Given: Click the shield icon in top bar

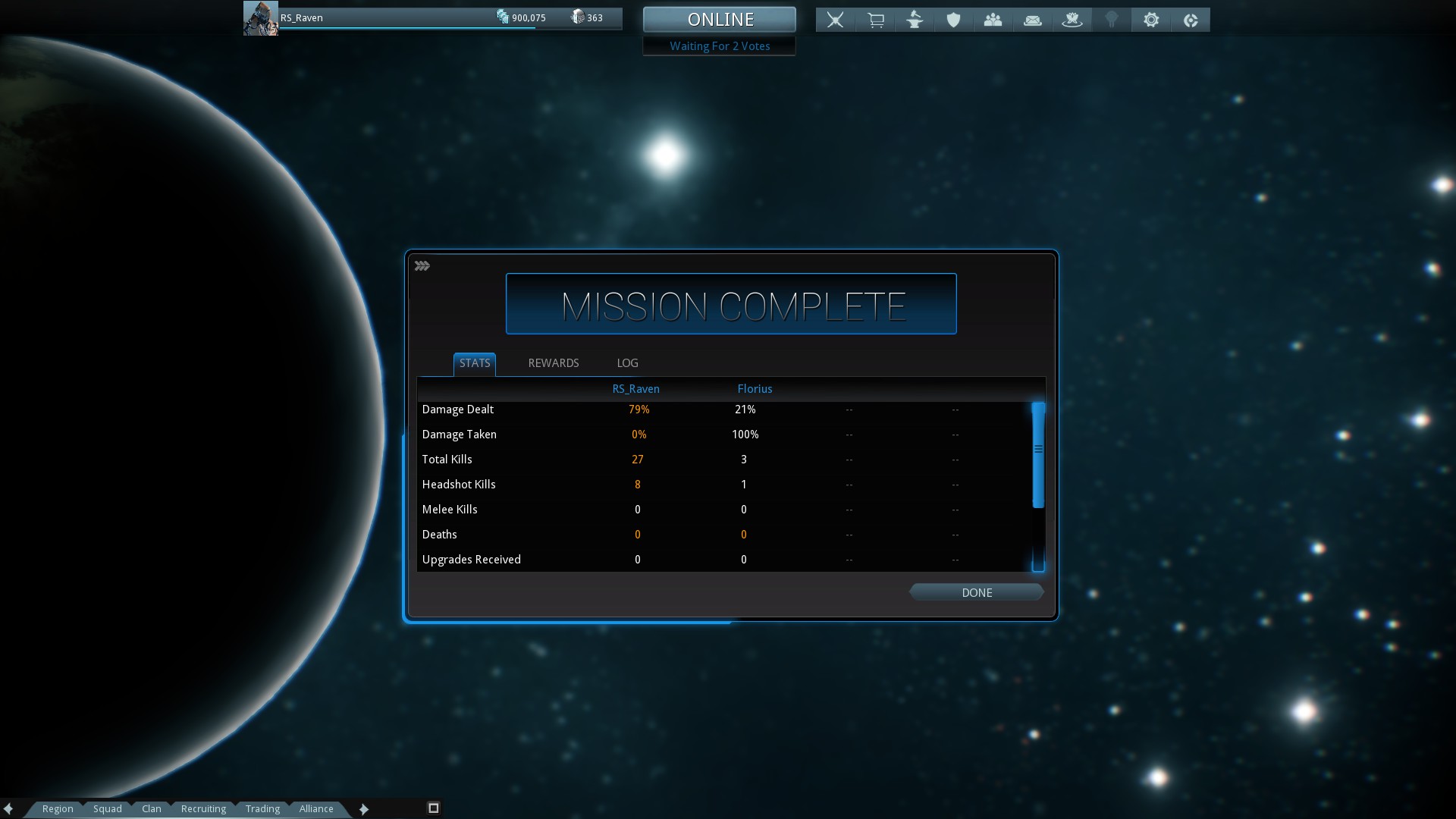Looking at the screenshot, I should [x=954, y=20].
